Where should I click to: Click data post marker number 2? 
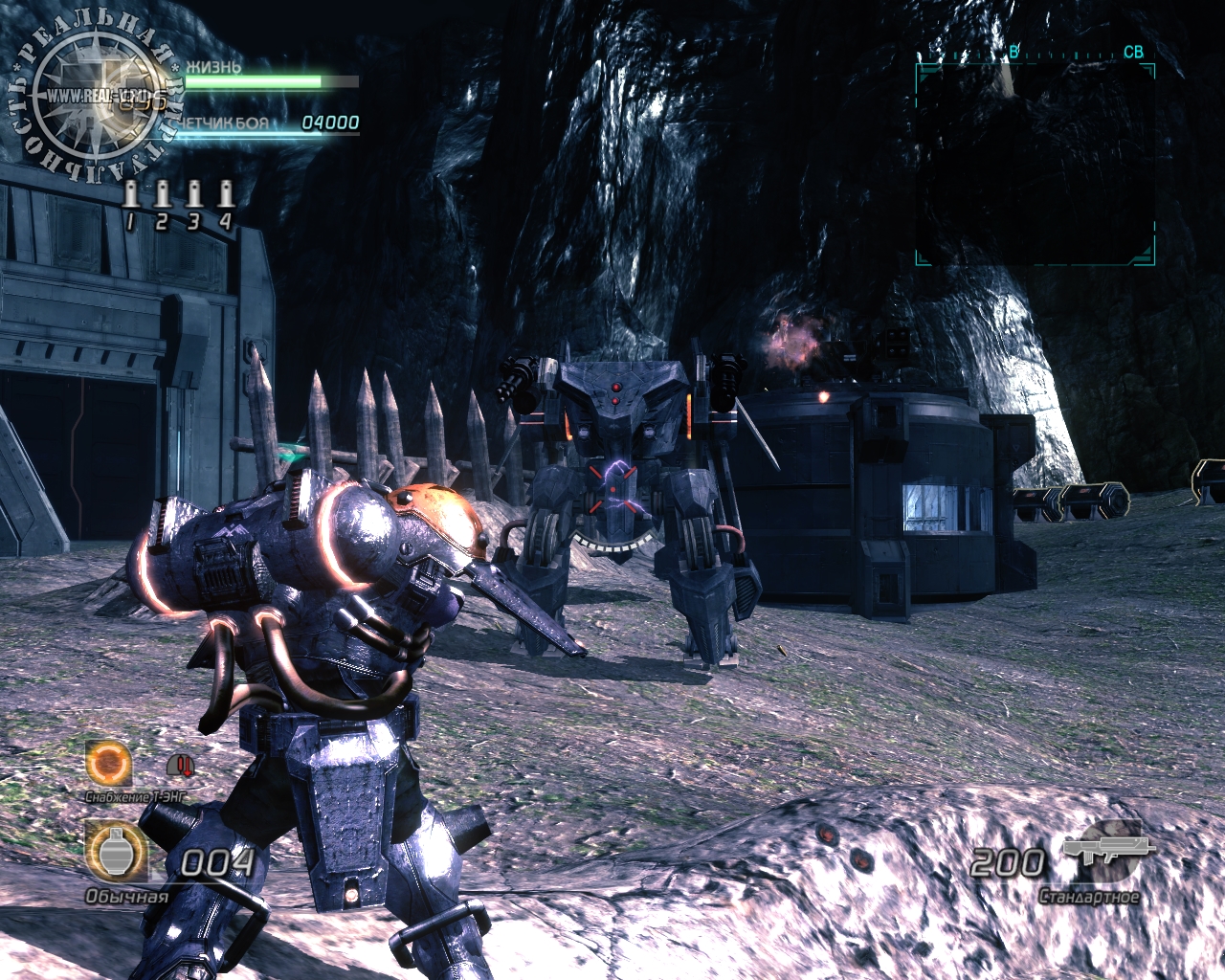click(162, 195)
